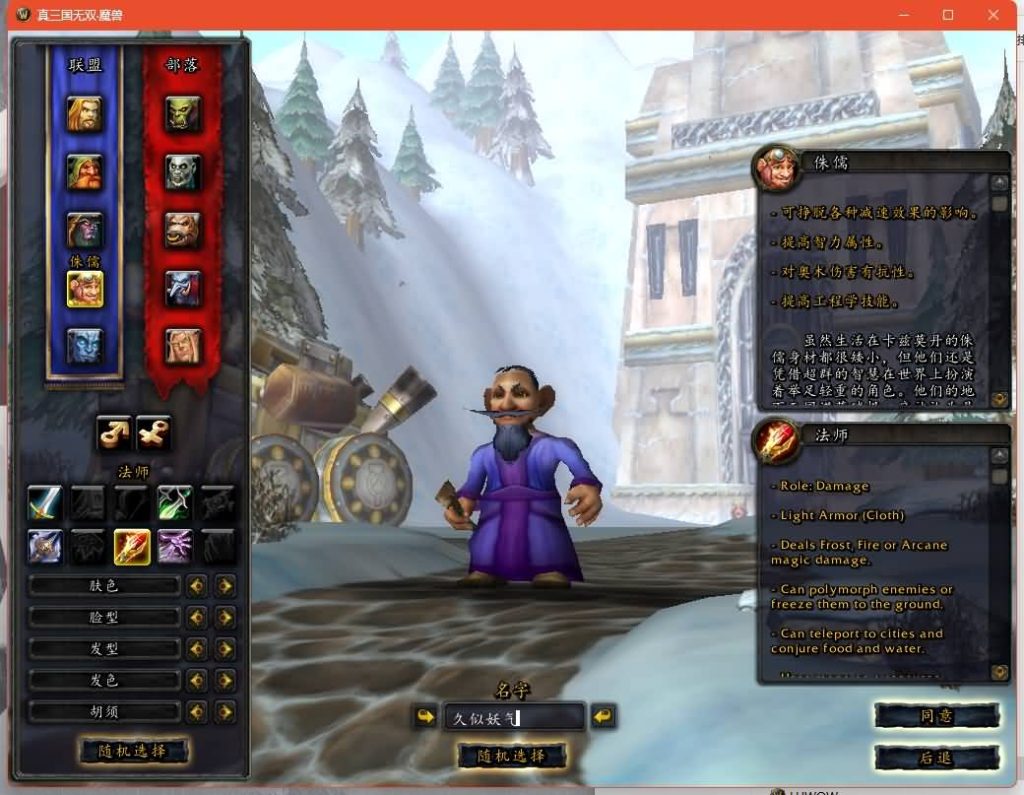Select the Draenei race portrait
Image resolution: width=1024 pixels, height=795 pixels.
tap(85, 346)
